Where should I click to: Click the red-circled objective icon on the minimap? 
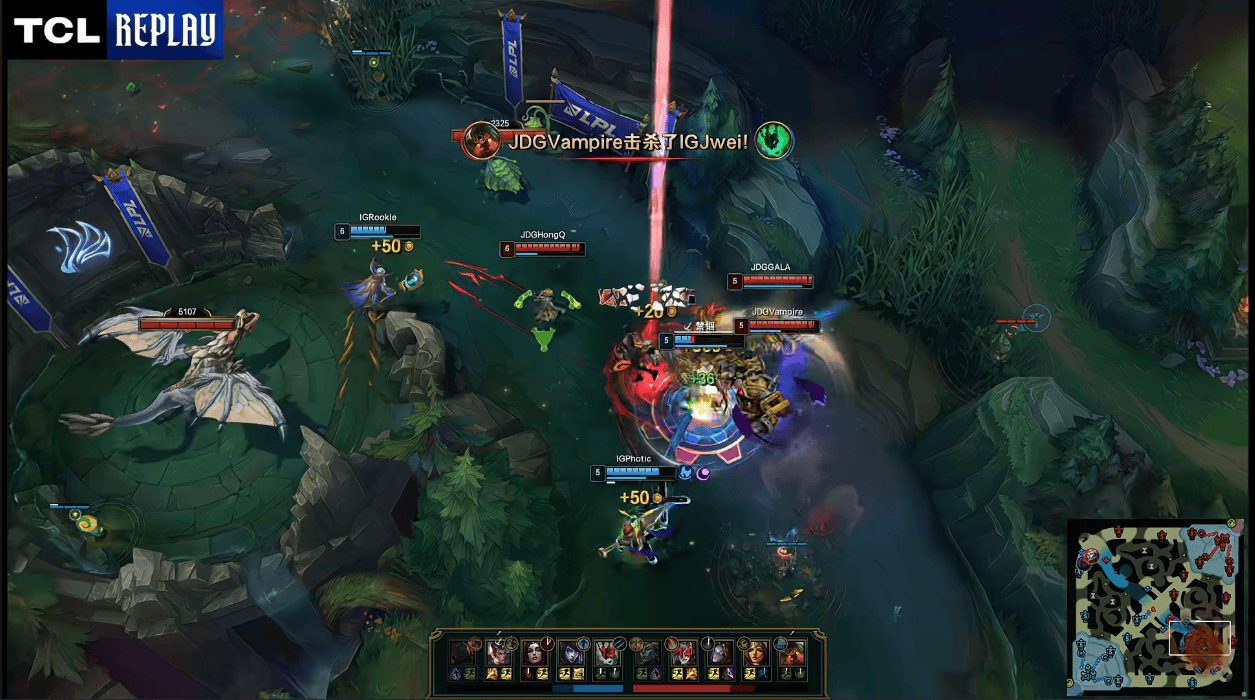(1092, 555)
